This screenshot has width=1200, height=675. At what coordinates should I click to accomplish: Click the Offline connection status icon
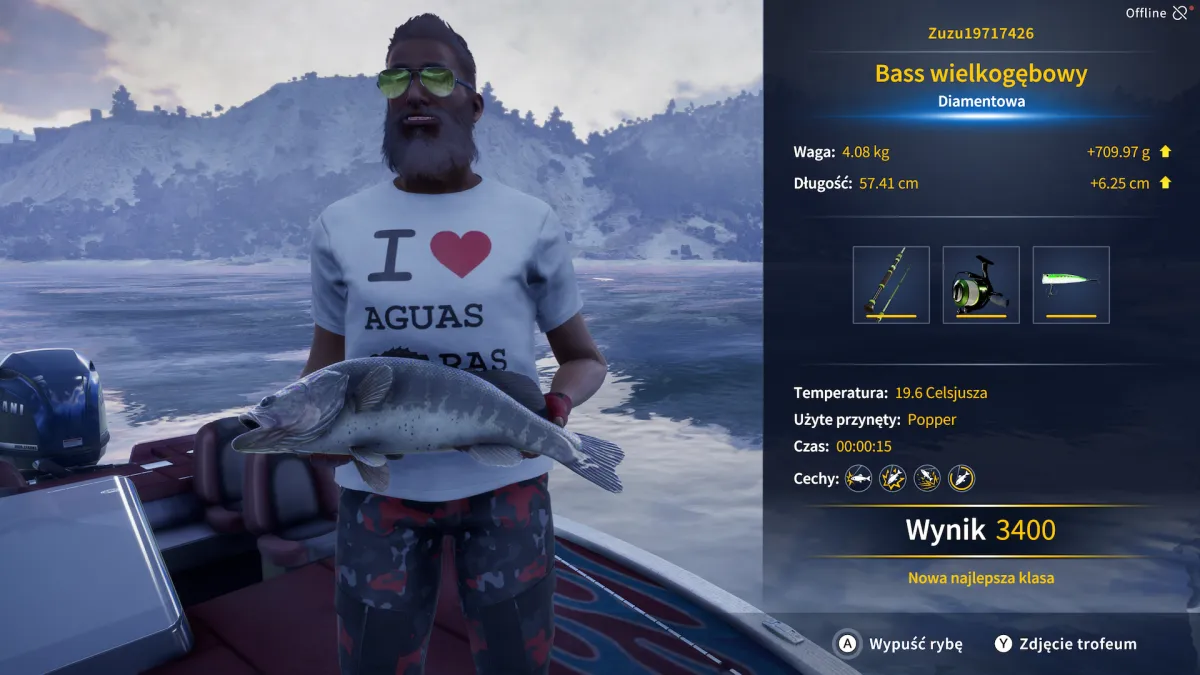click(1182, 13)
